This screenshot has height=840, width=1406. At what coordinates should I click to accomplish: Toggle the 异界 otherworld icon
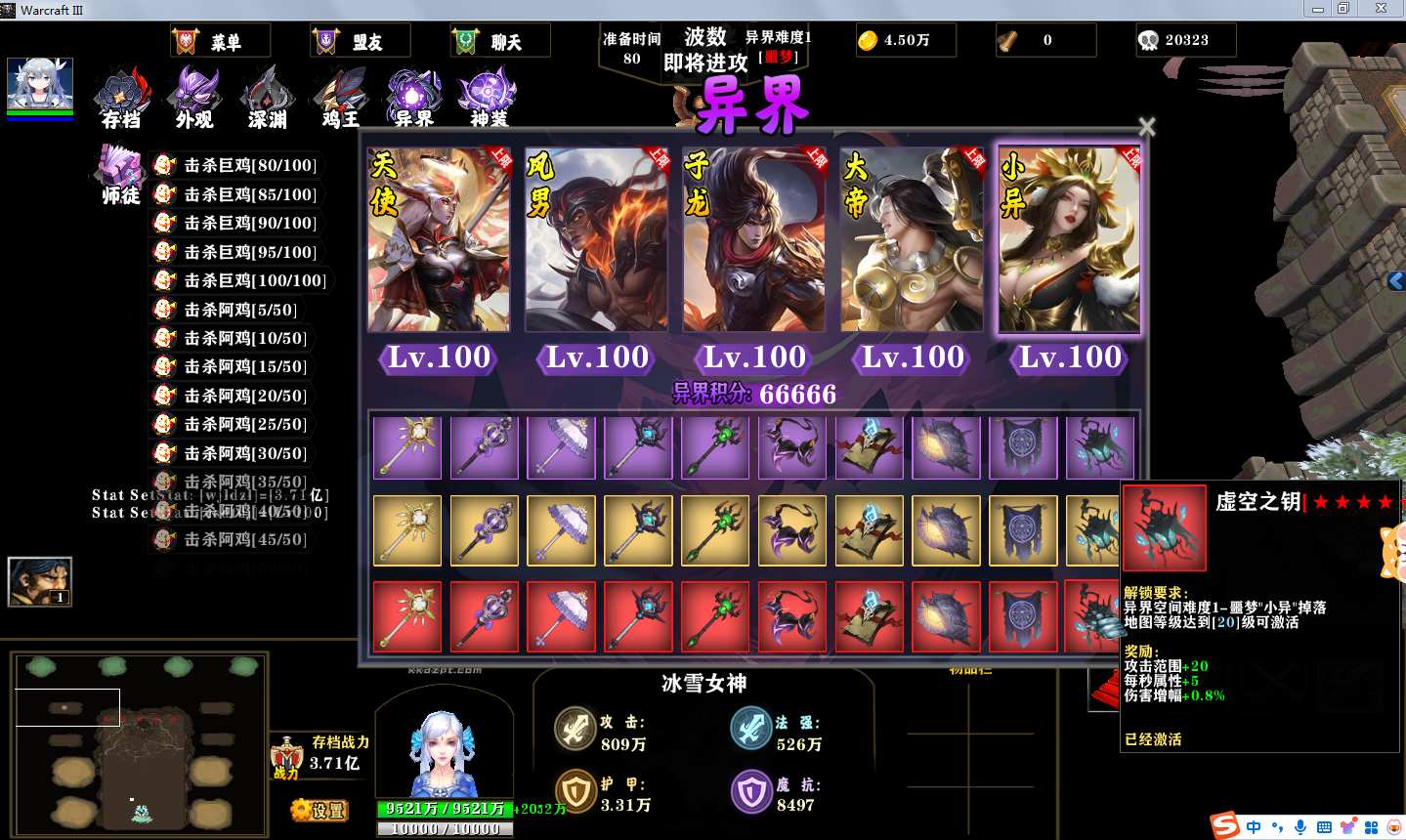coord(413,99)
